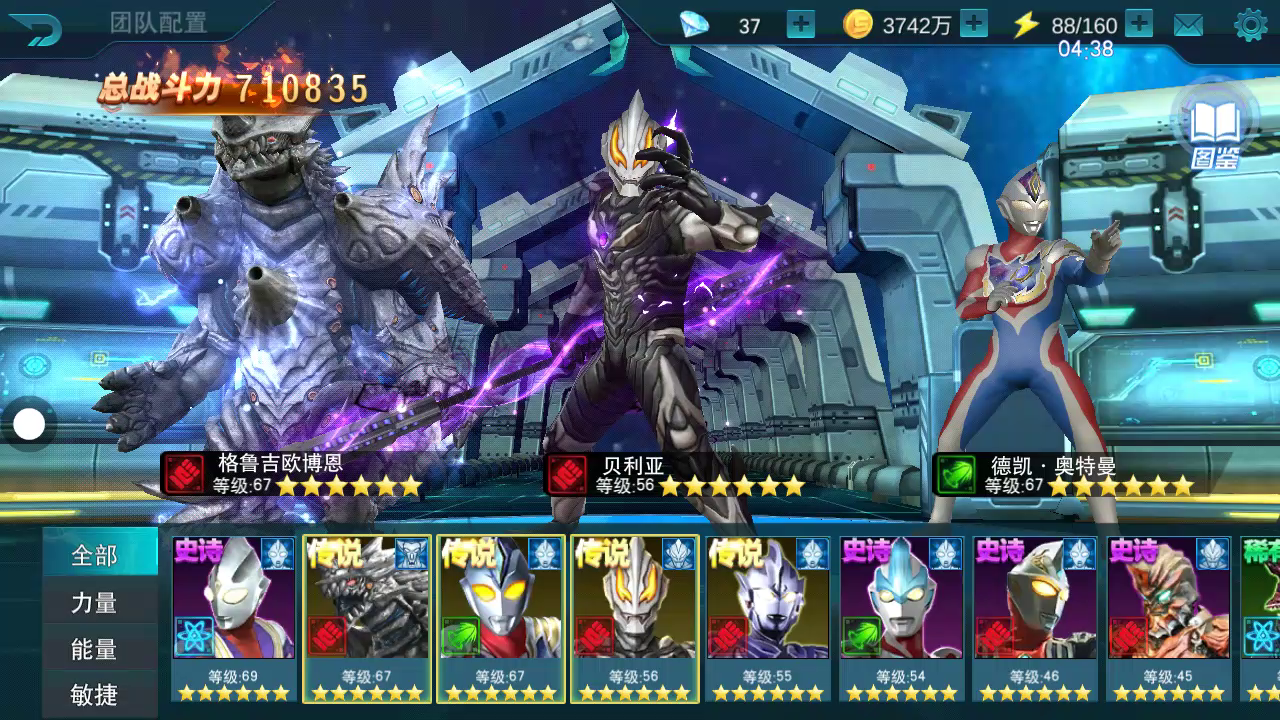Image resolution: width=1280 pixels, height=720 pixels.
Task: Refill energy using the plus button
Action: (1139, 24)
